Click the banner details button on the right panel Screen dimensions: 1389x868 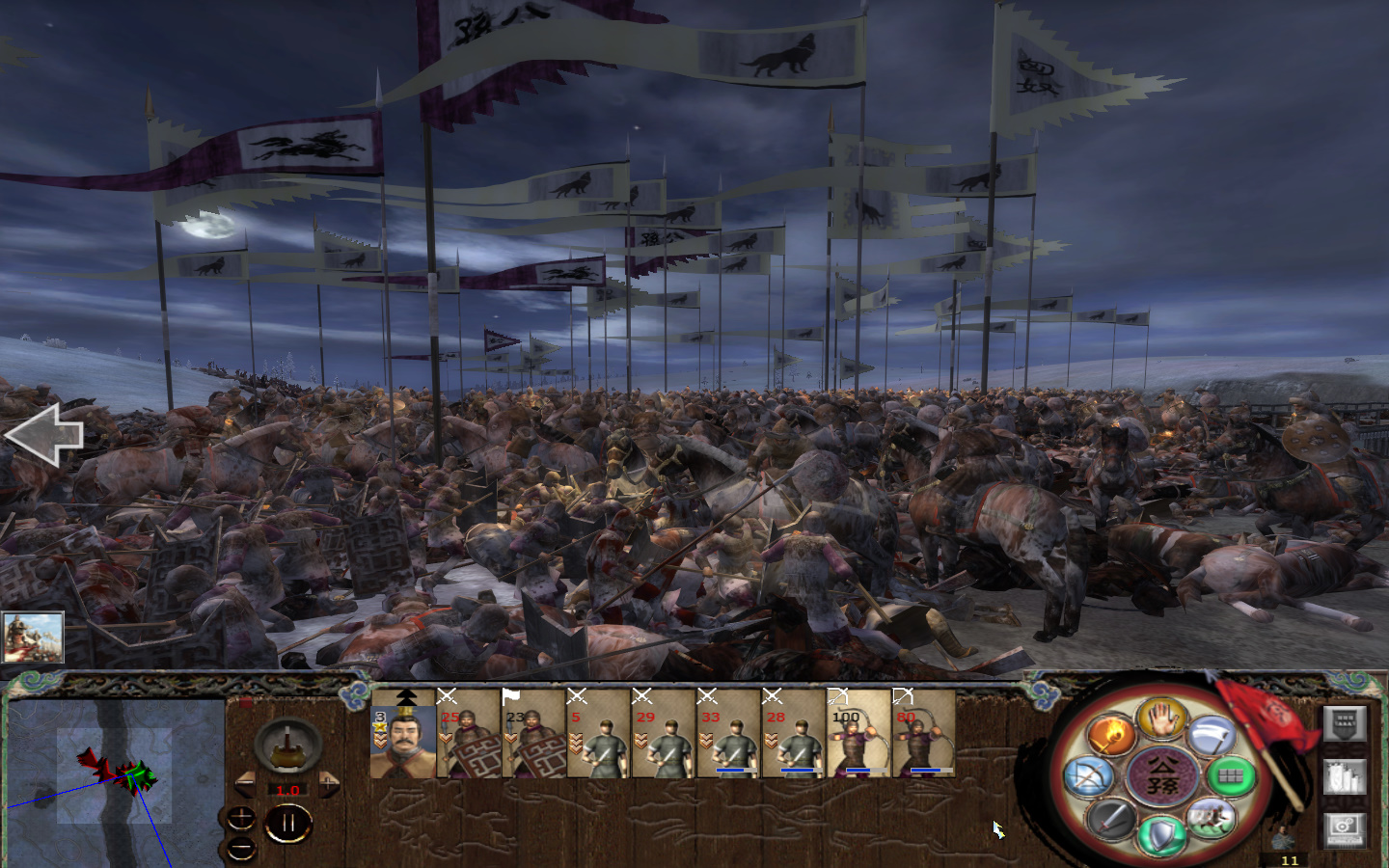(1345, 723)
